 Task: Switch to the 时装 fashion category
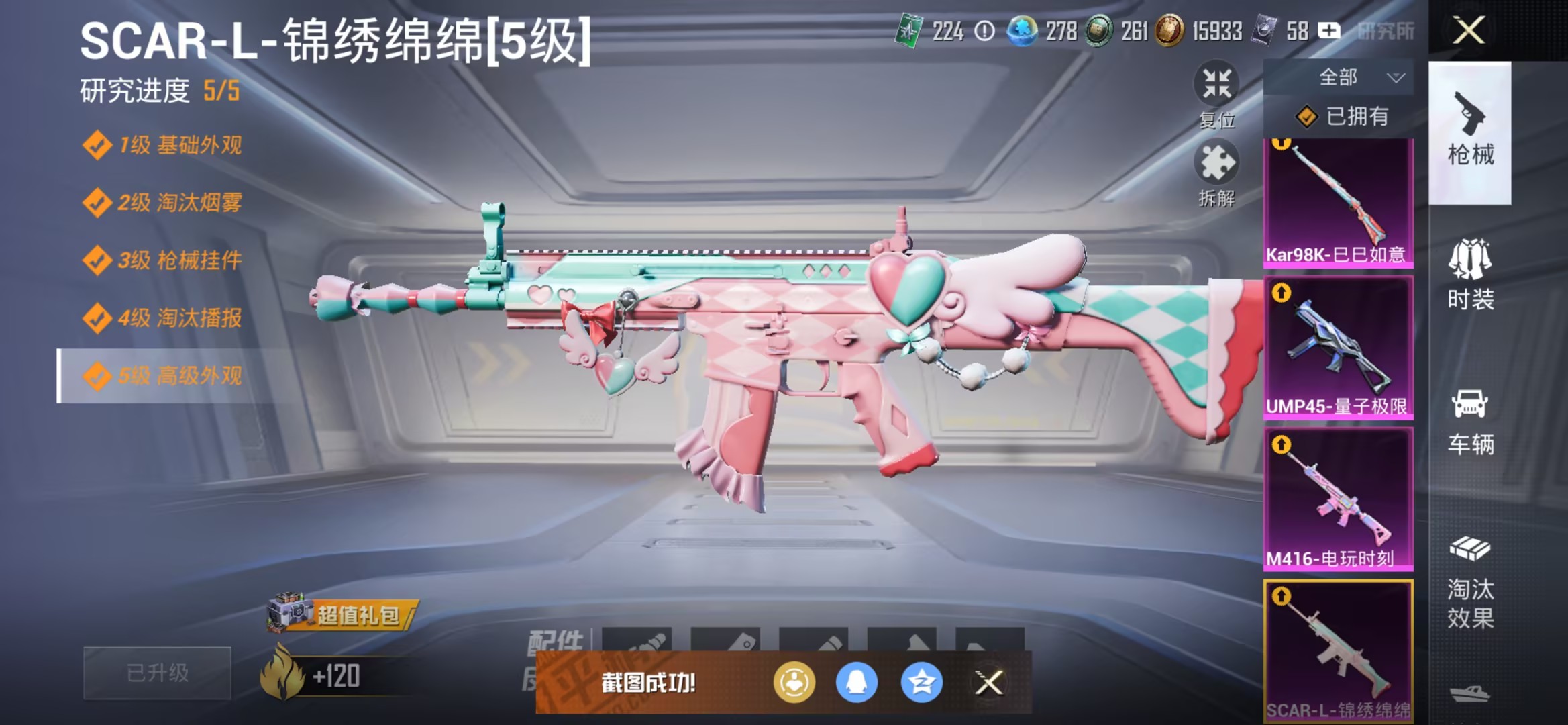click(x=1470, y=275)
